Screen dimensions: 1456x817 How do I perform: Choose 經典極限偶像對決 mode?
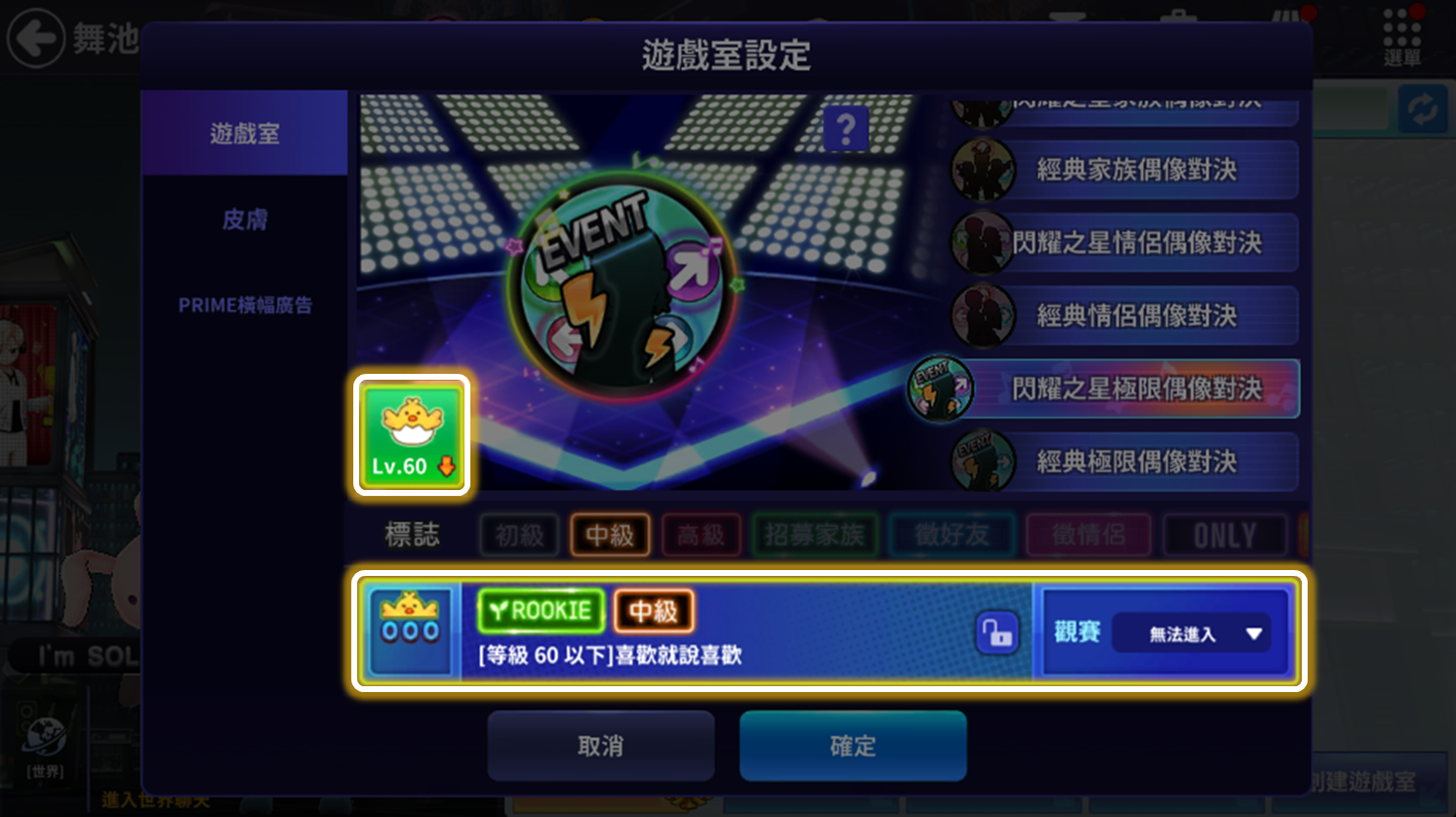pos(1136,462)
